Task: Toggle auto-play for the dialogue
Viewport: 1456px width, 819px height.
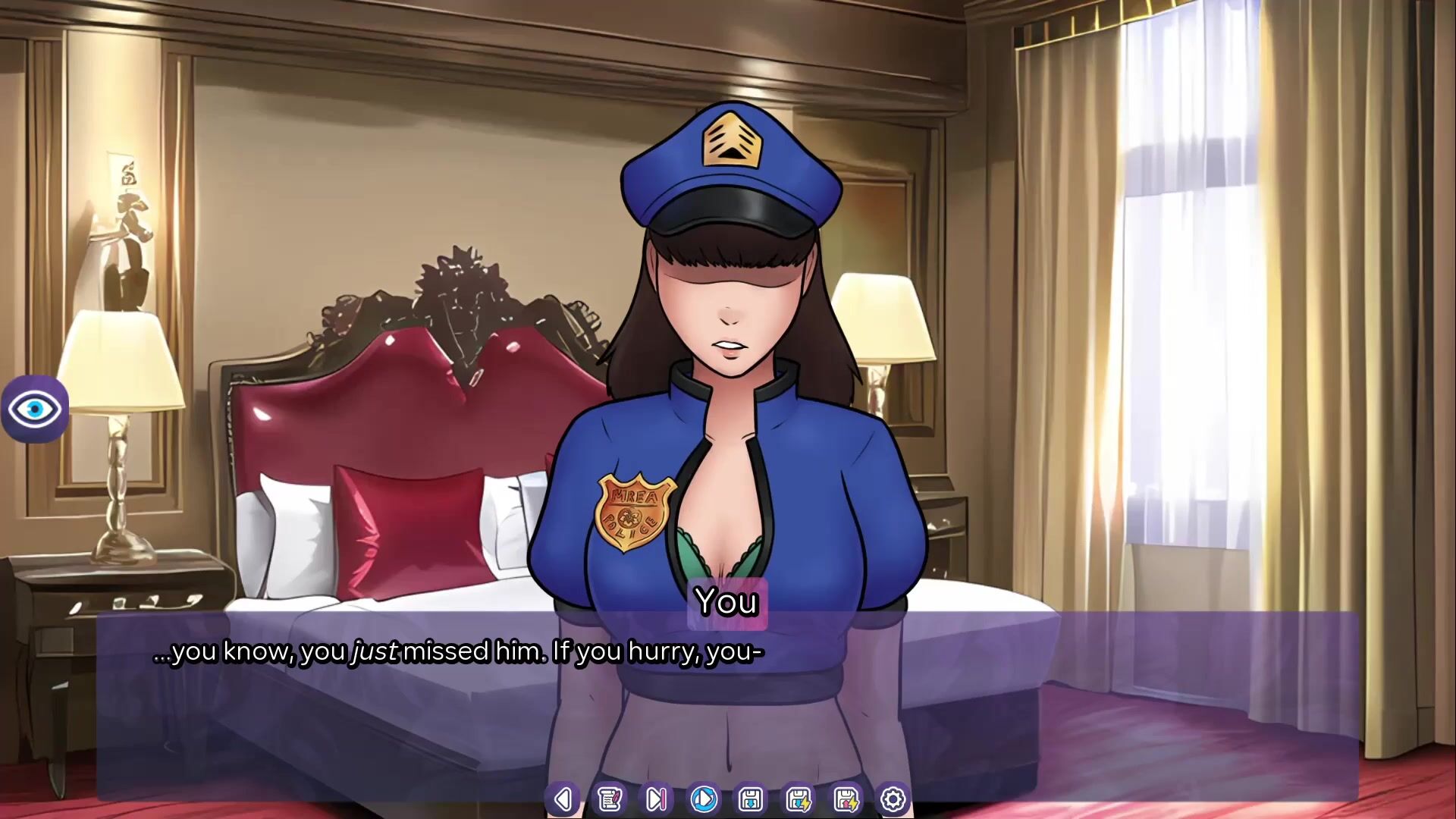Action: tap(704, 799)
